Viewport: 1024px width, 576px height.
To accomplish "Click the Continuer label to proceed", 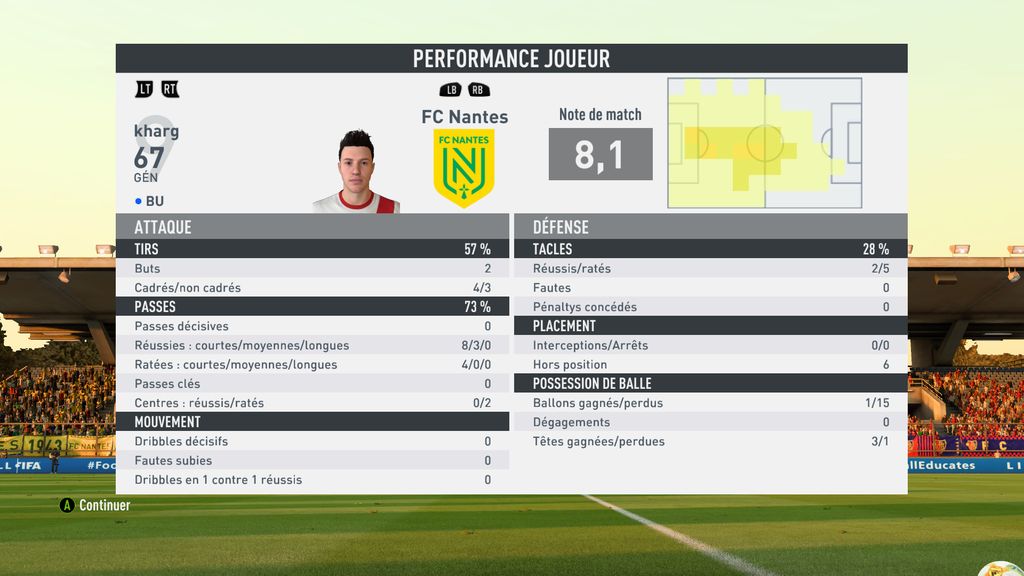I will [x=104, y=505].
